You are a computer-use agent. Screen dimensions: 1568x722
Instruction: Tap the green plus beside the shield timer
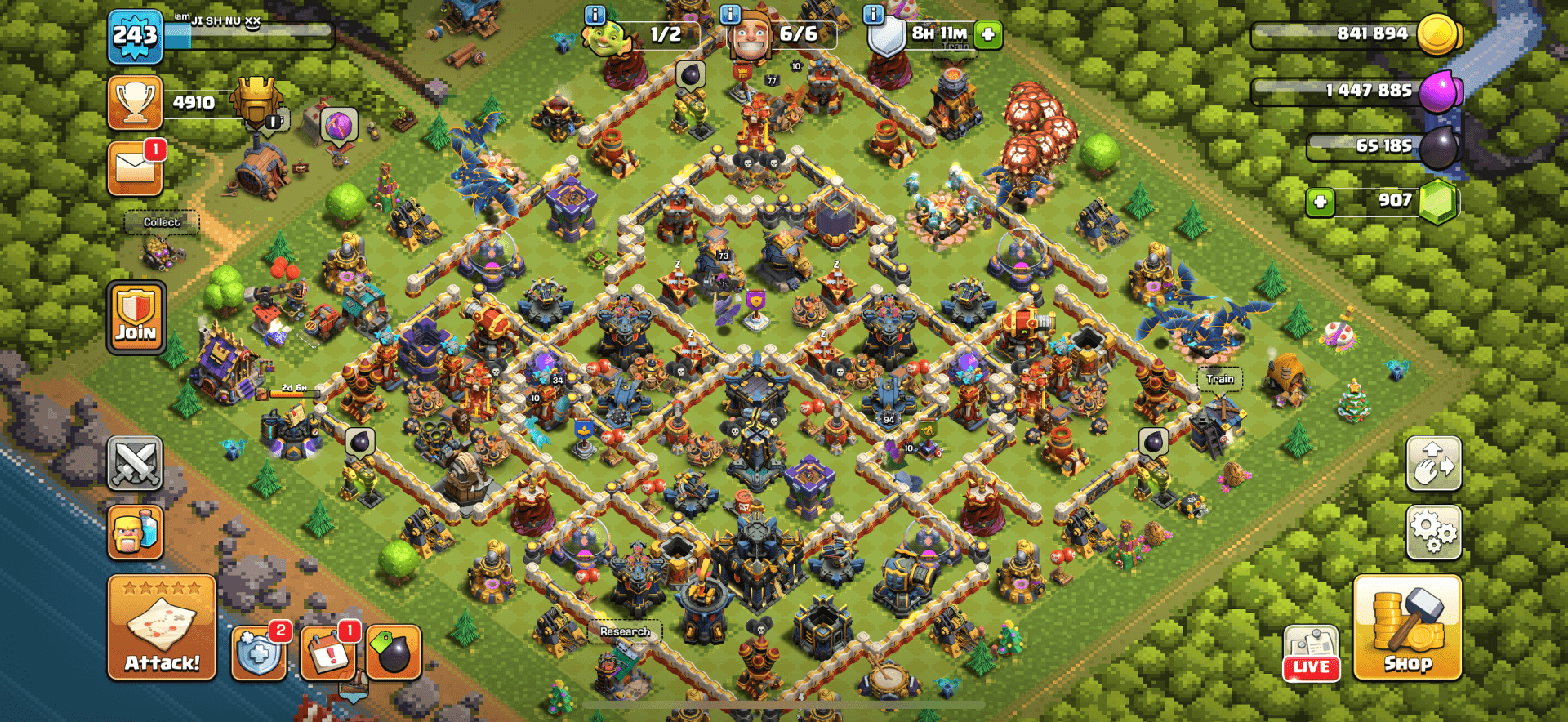click(x=987, y=36)
